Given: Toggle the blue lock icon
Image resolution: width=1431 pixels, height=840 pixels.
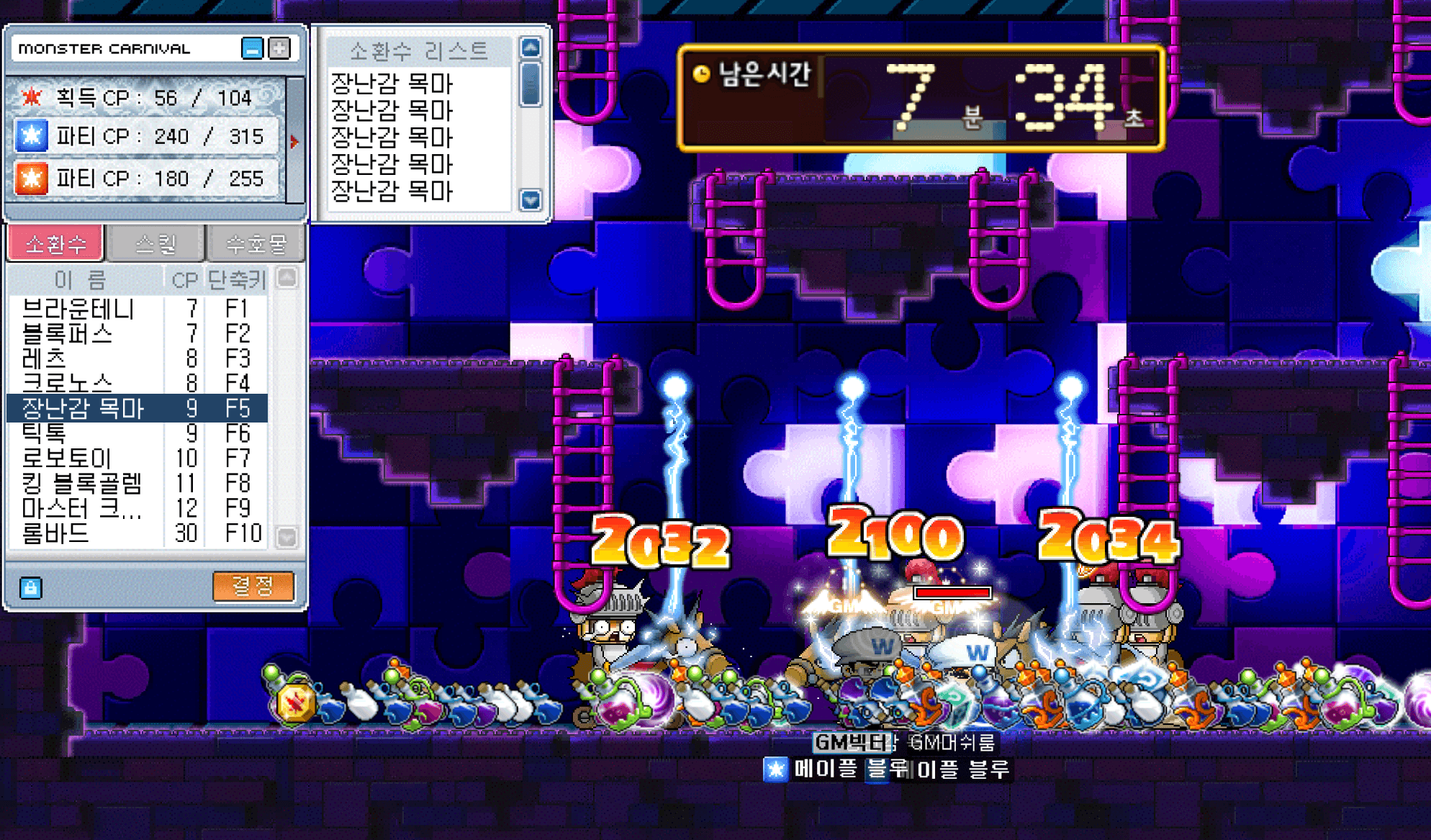Looking at the screenshot, I should click(x=30, y=588).
